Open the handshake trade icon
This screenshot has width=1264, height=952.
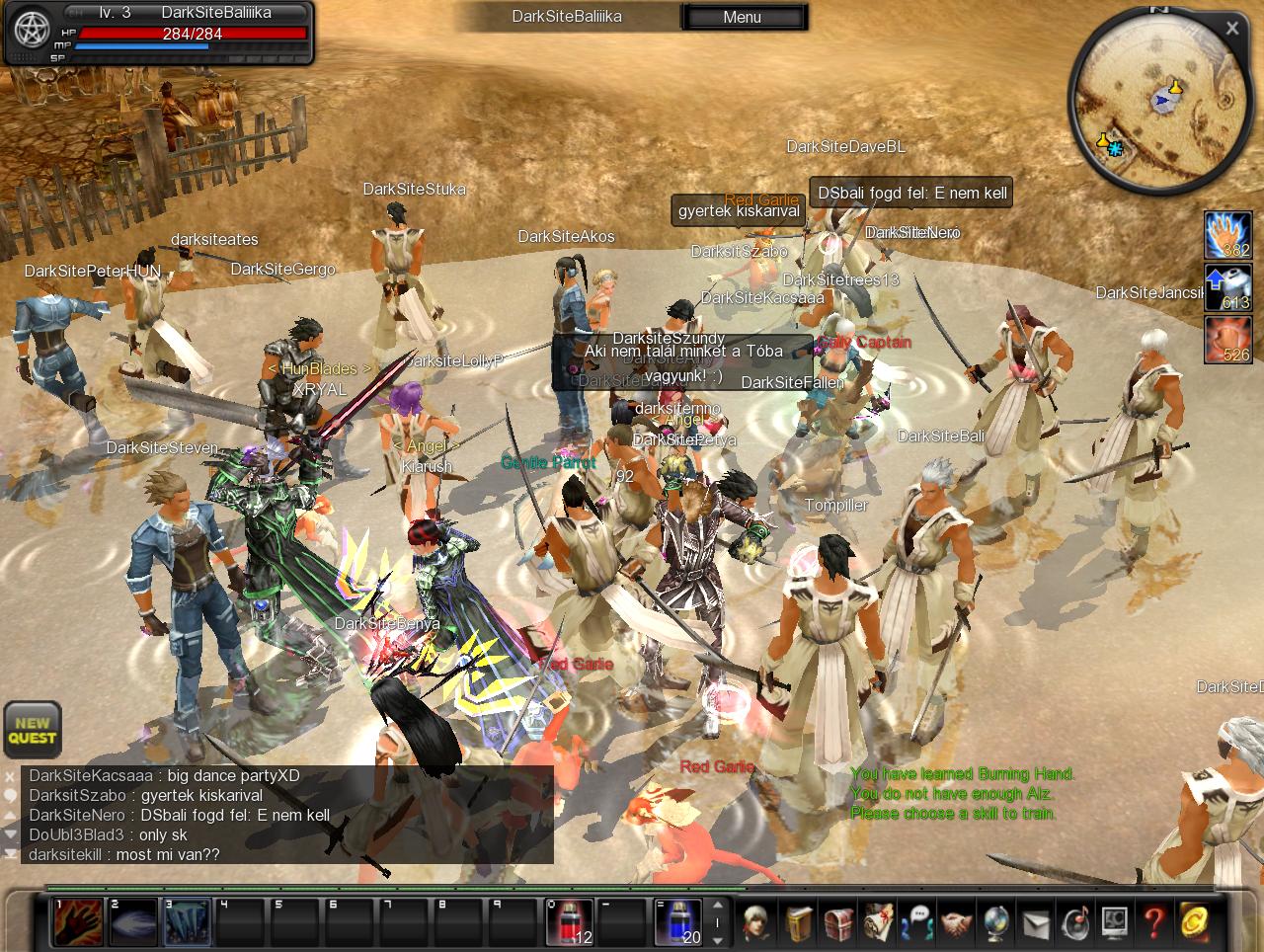coord(957,922)
